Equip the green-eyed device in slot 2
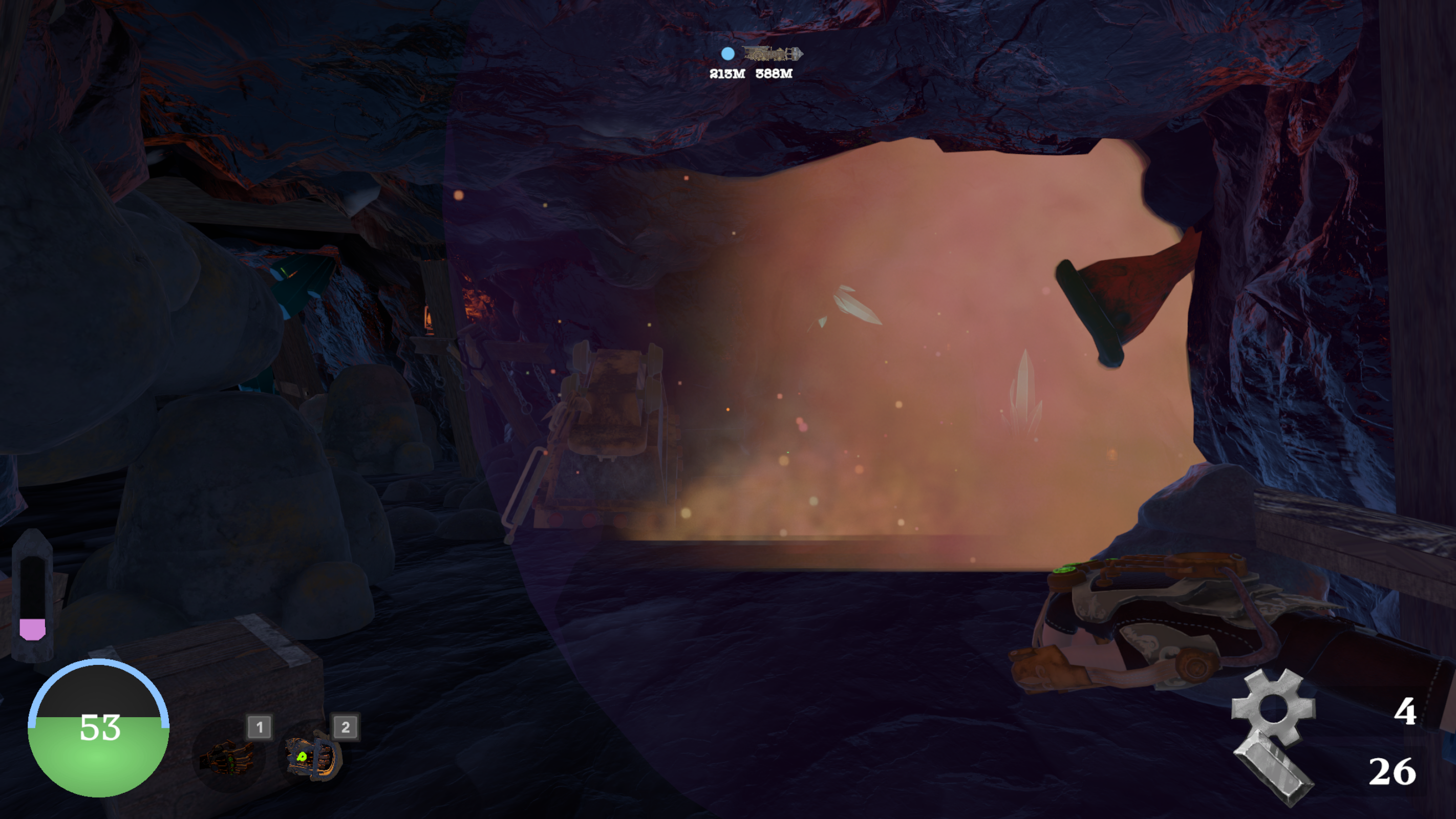The image size is (1456, 819). coord(313,756)
